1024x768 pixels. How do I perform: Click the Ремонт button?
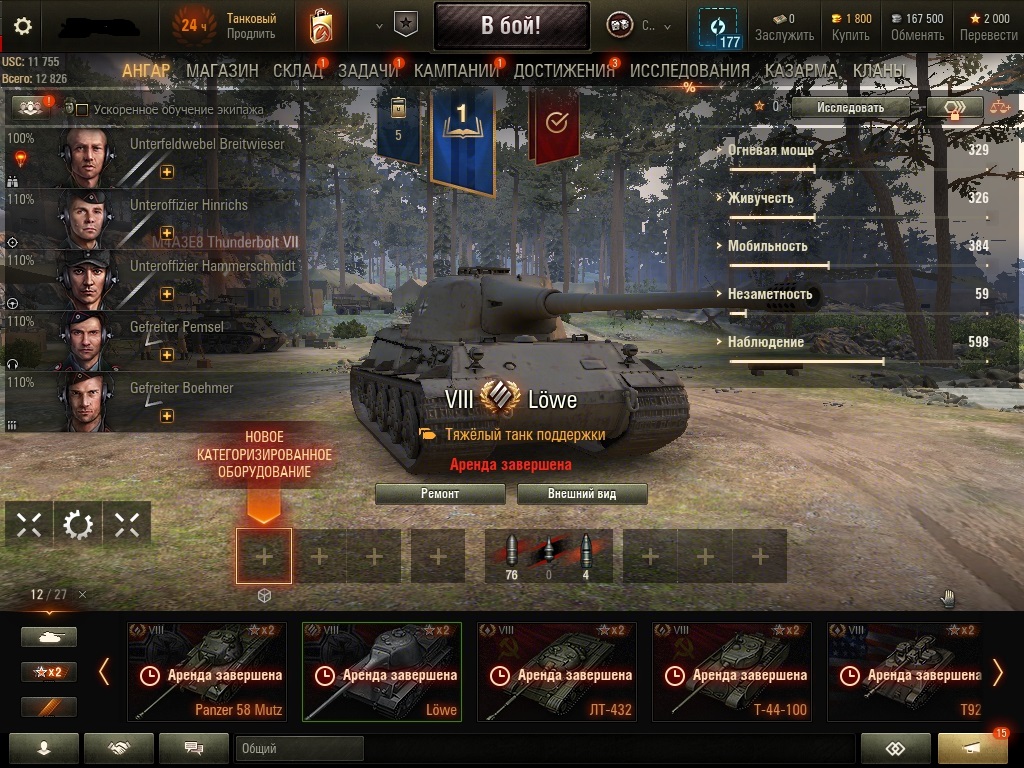tap(440, 494)
